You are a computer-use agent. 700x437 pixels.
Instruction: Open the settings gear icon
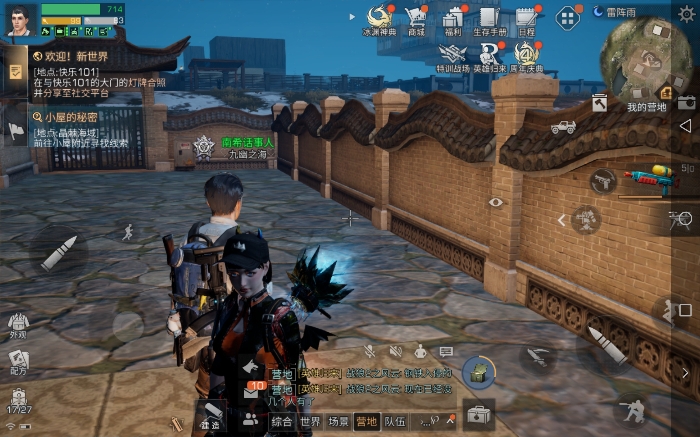[x=686, y=12]
